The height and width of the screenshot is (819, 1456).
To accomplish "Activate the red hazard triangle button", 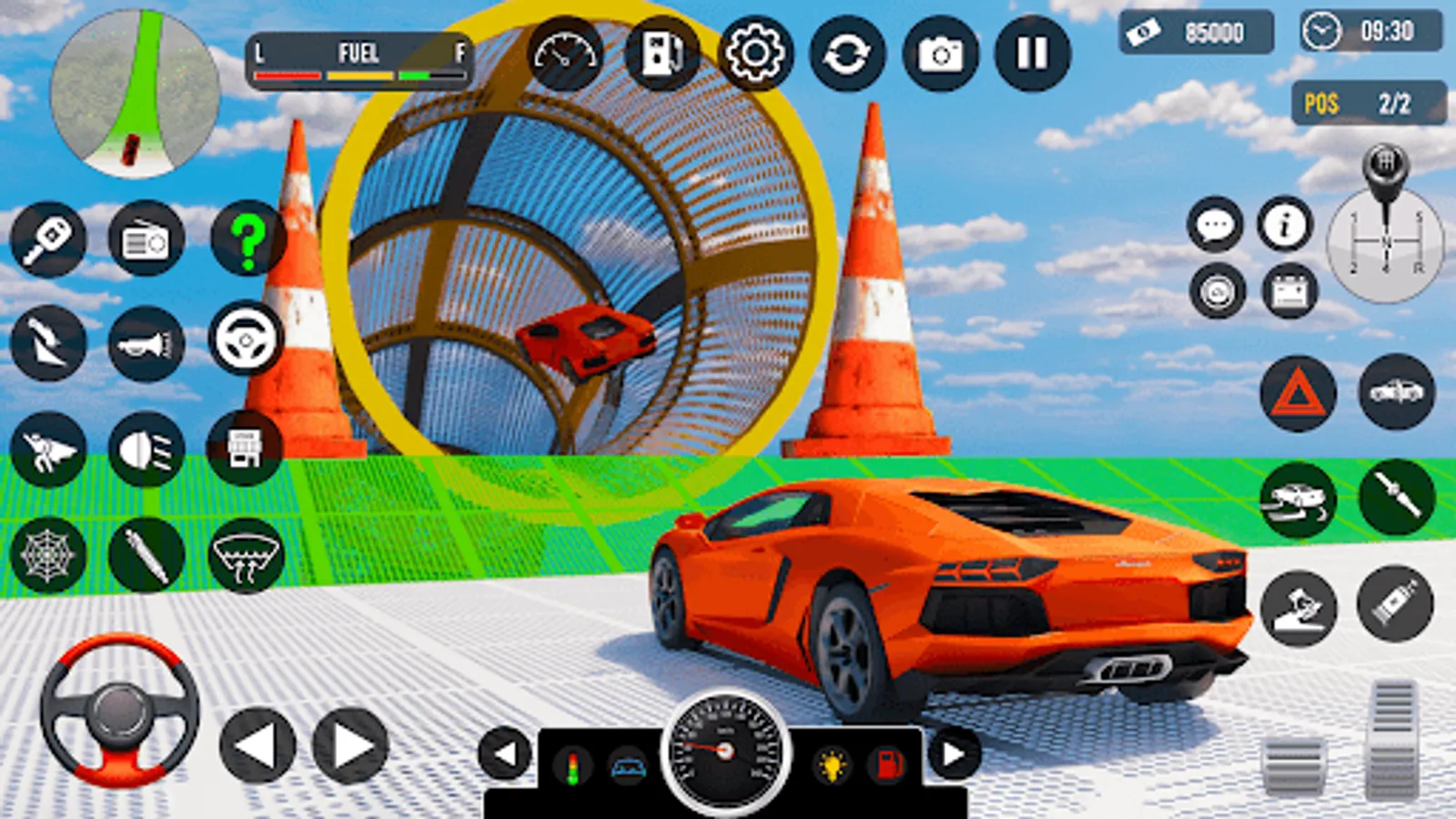I will (x=1298, y=393).
